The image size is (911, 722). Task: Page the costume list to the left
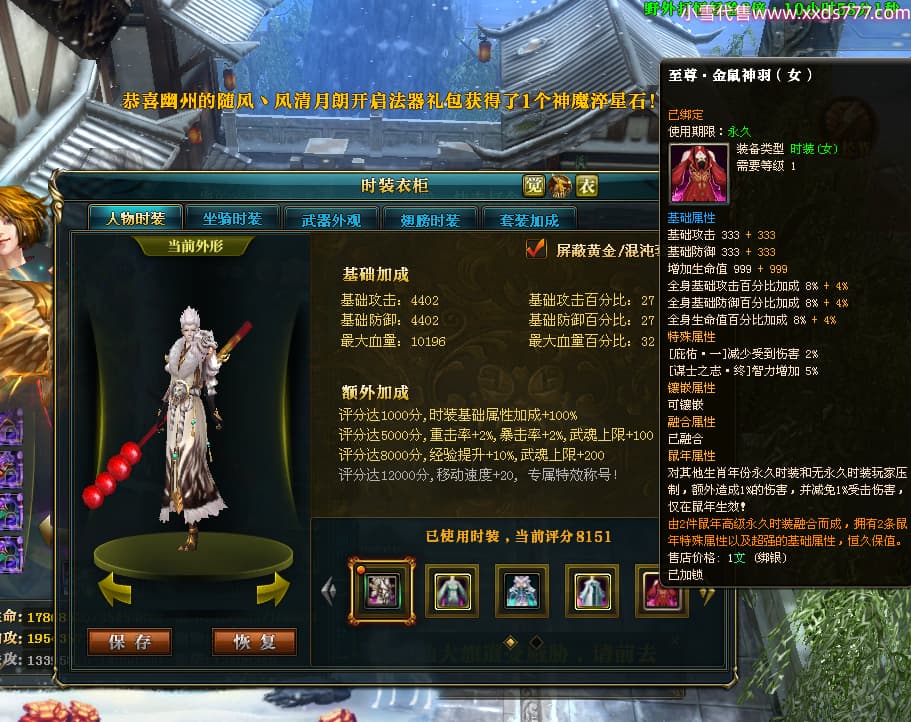pyautogui.click(x=328, y=591)
